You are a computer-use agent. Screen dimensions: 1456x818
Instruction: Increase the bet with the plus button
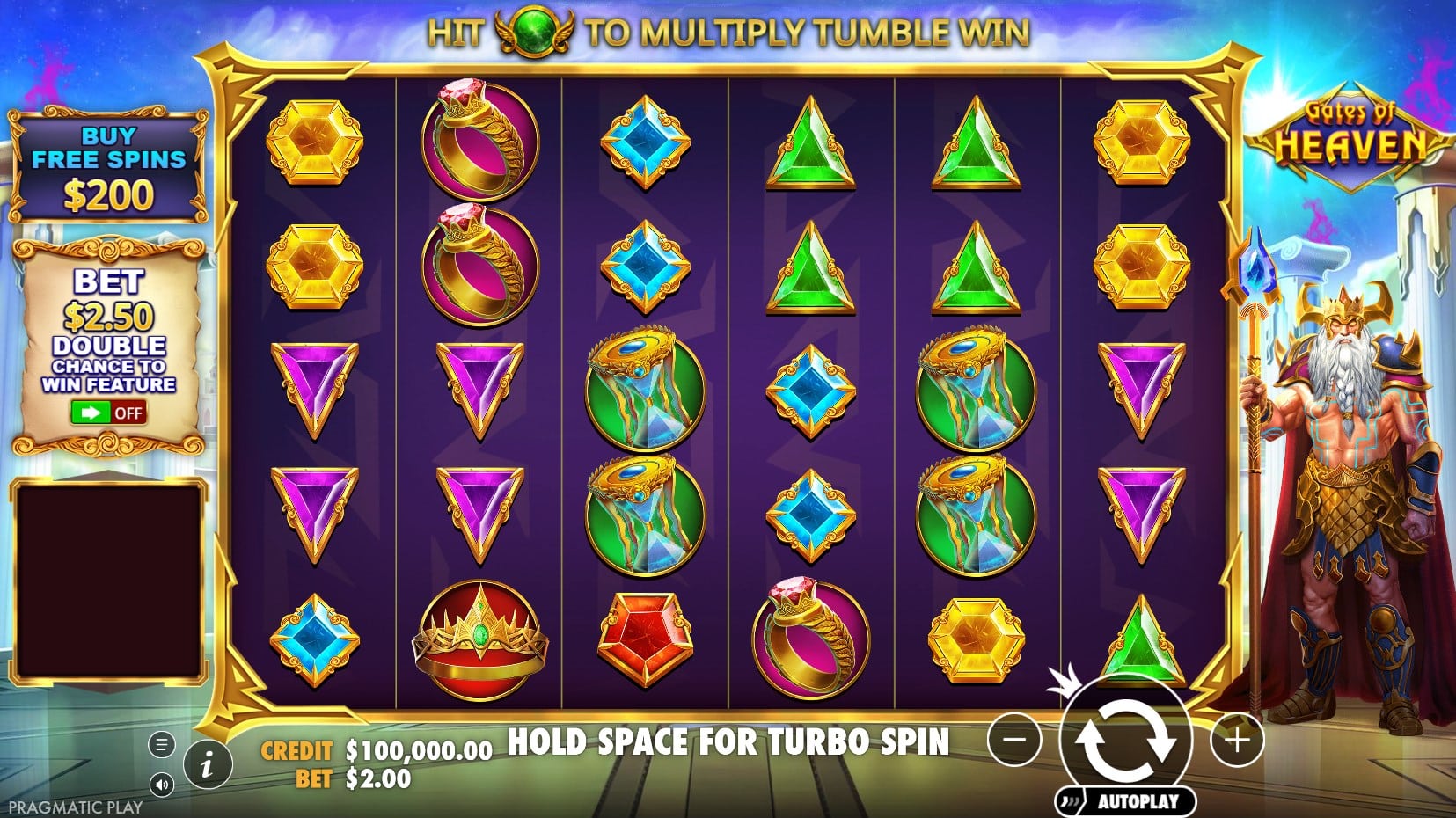click(1236, 740)
